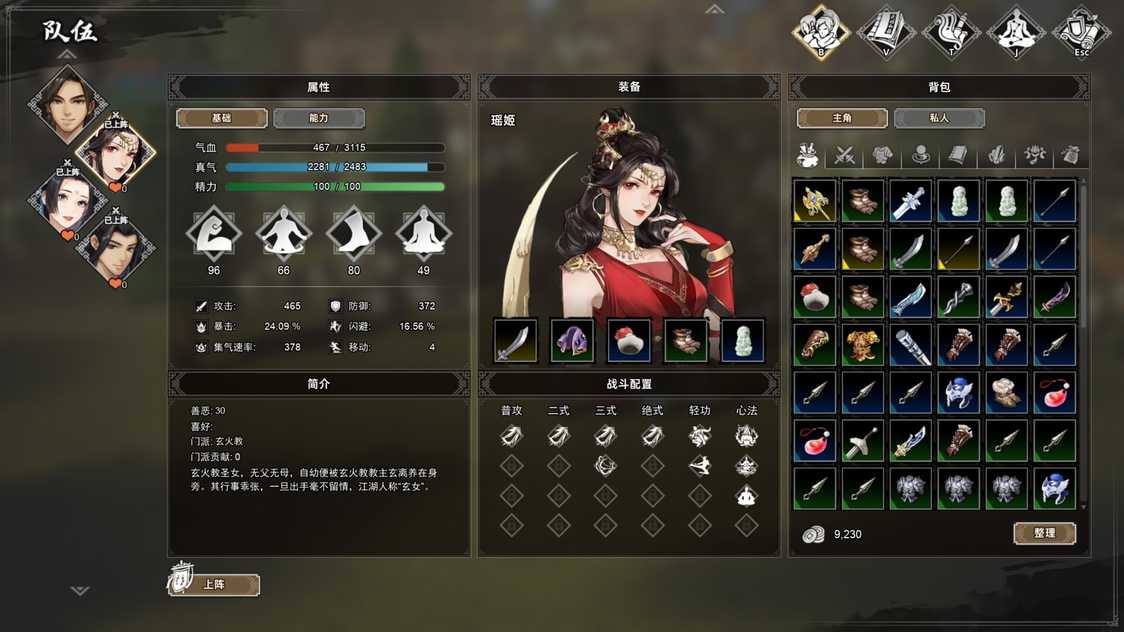Viewport: 1124px width, 632px height.
Task: Select the equipped jade pendant slot
Action: pyautogui.click(x=743, y=341)
